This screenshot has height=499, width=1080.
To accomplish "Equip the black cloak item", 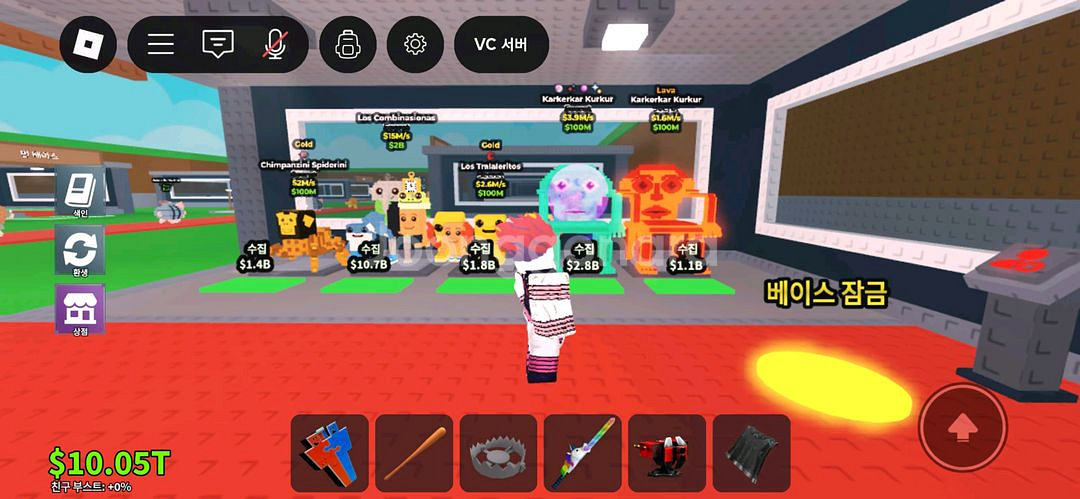I will (751, 453).
